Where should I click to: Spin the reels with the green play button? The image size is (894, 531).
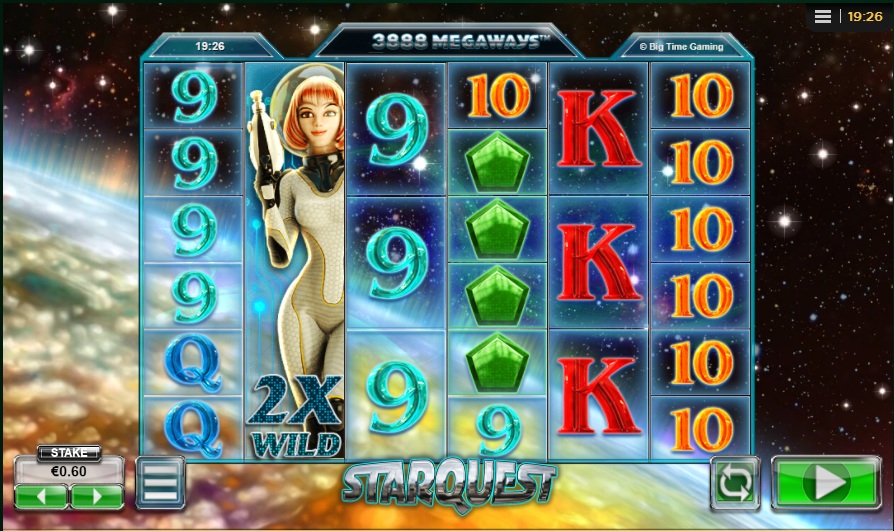coord(826,484)
